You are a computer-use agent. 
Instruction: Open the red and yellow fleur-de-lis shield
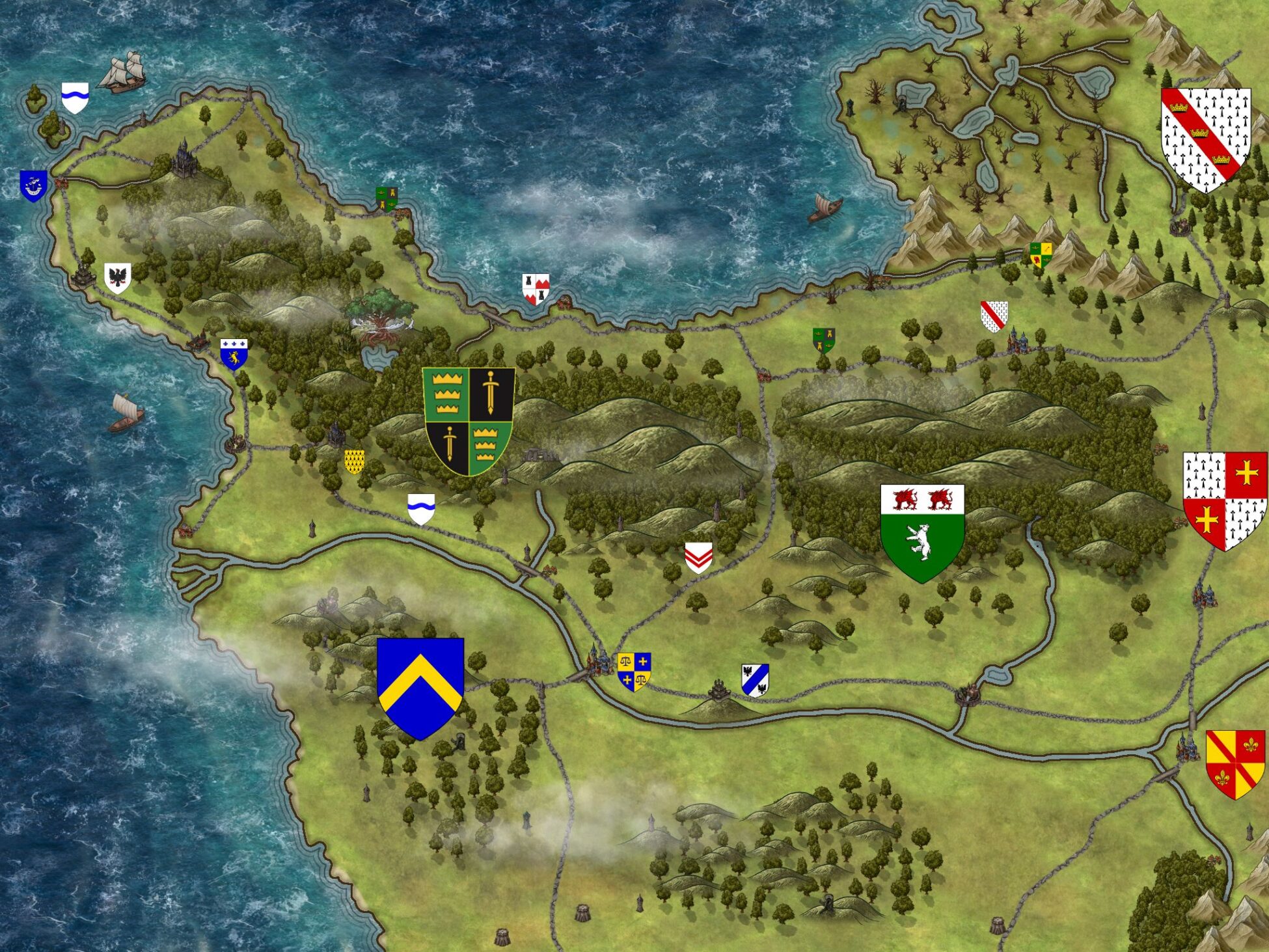pos(1235,763)
